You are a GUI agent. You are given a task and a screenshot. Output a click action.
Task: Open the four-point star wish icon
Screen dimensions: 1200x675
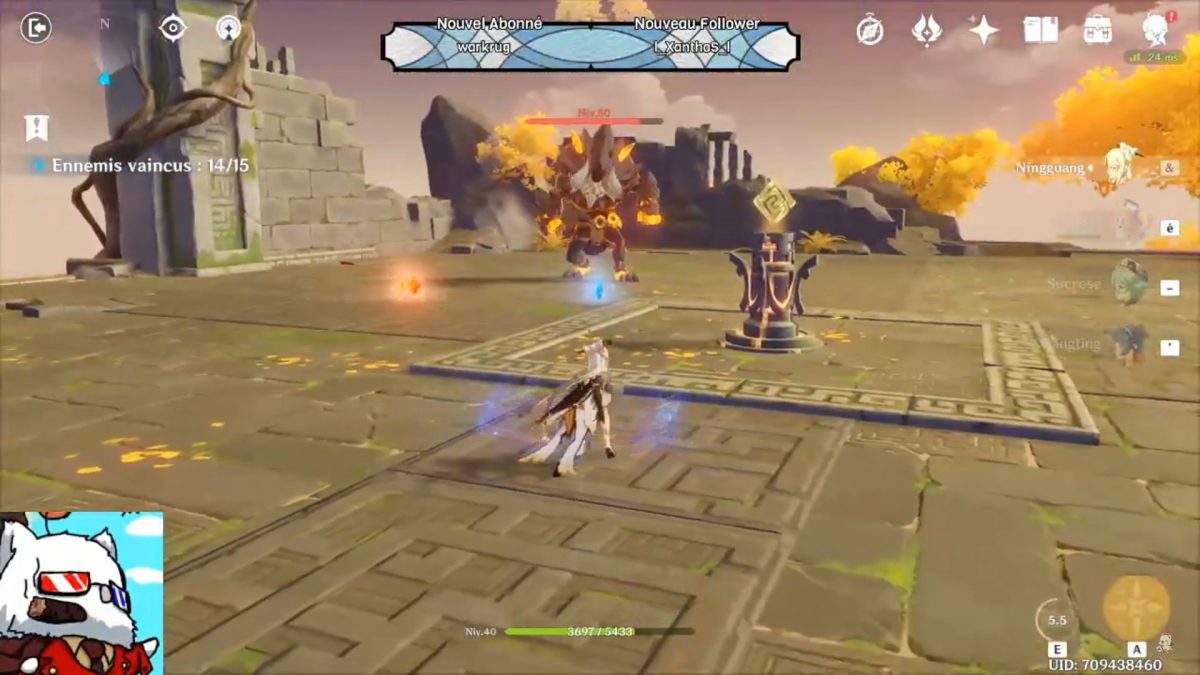tap(983, 30)
